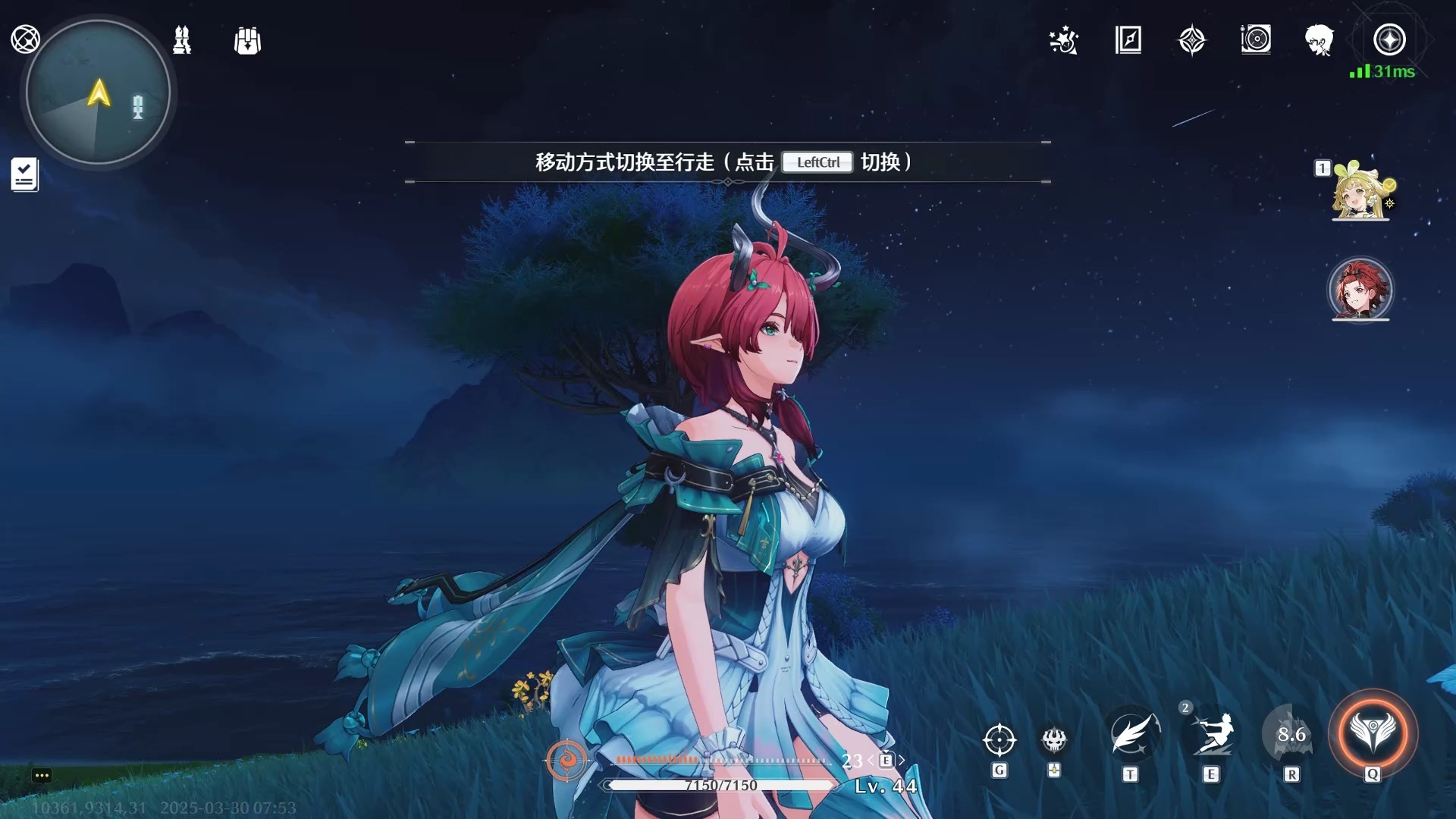The width and height of the screenshot is (1456, 819).
Task: Open the character profile head icon
Action: (x=1320, y=42)
